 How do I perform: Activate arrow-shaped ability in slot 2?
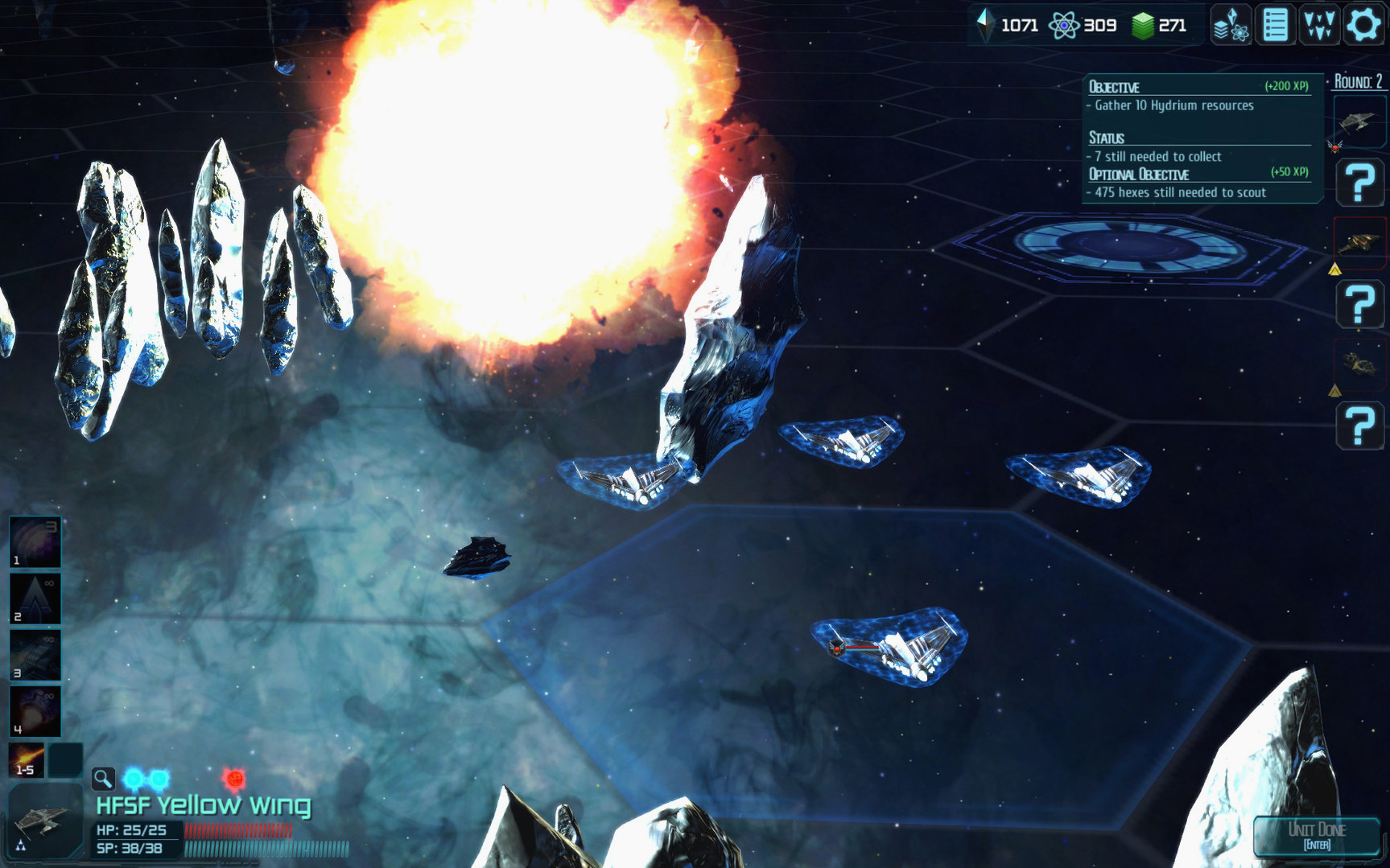[x=35, y=599]
